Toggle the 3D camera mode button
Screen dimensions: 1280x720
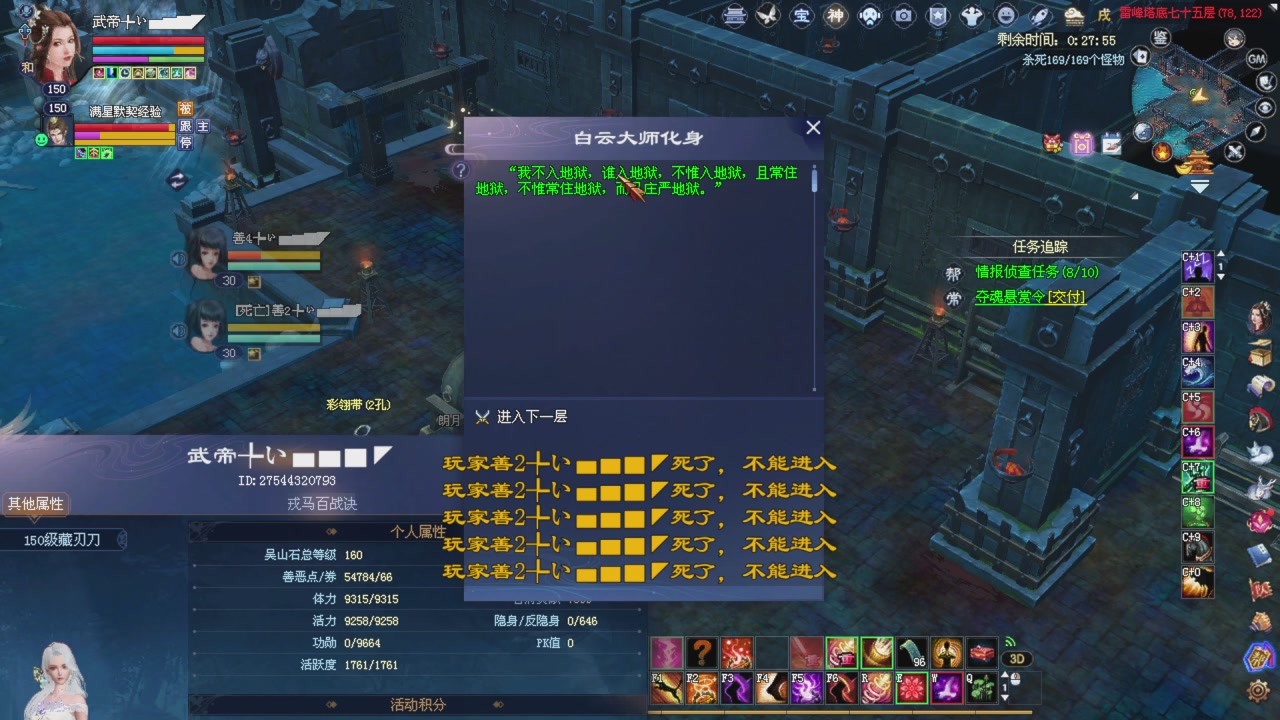click(1018, 658)
